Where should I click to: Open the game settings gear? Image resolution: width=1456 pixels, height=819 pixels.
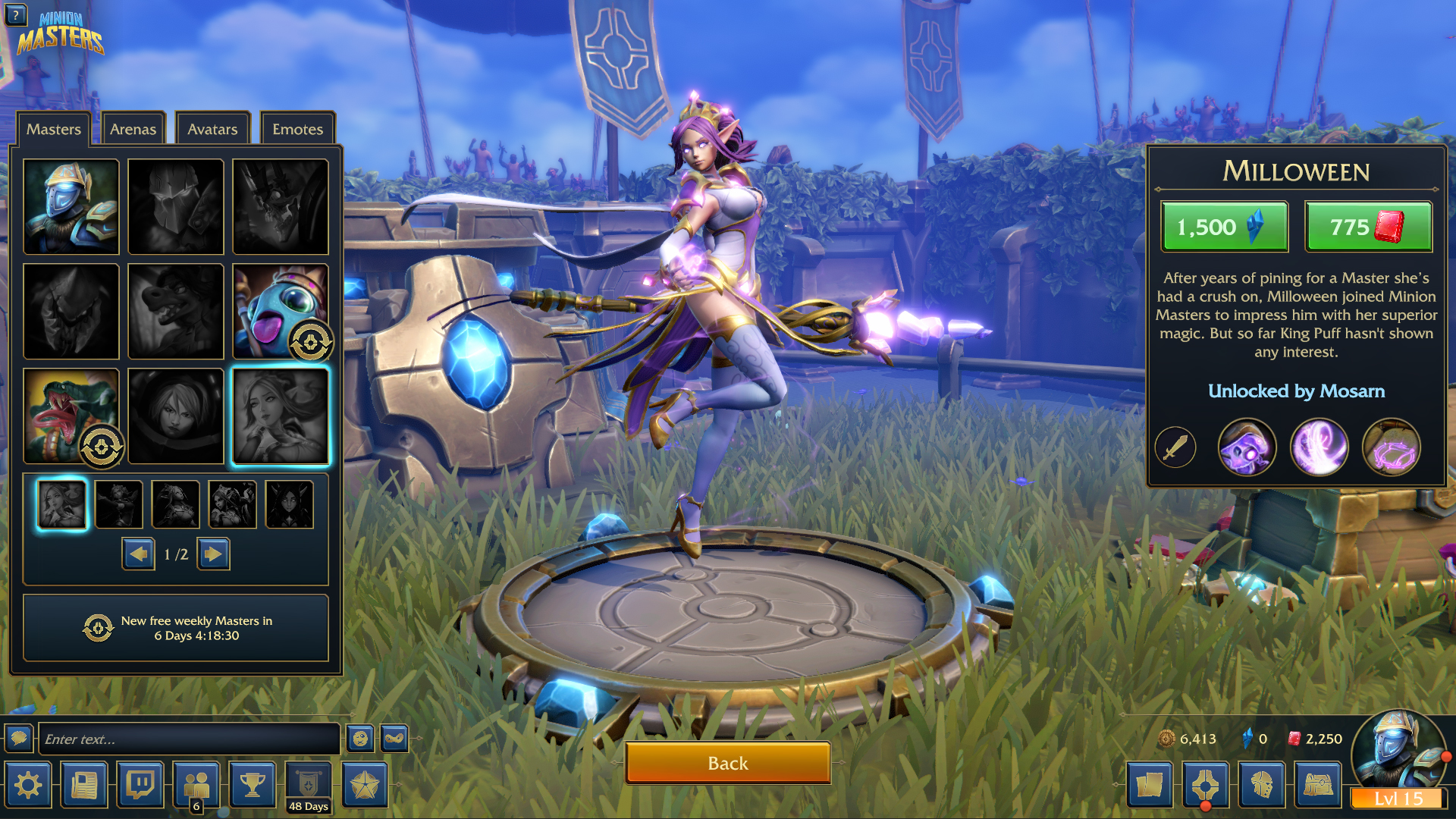(28, 785)
